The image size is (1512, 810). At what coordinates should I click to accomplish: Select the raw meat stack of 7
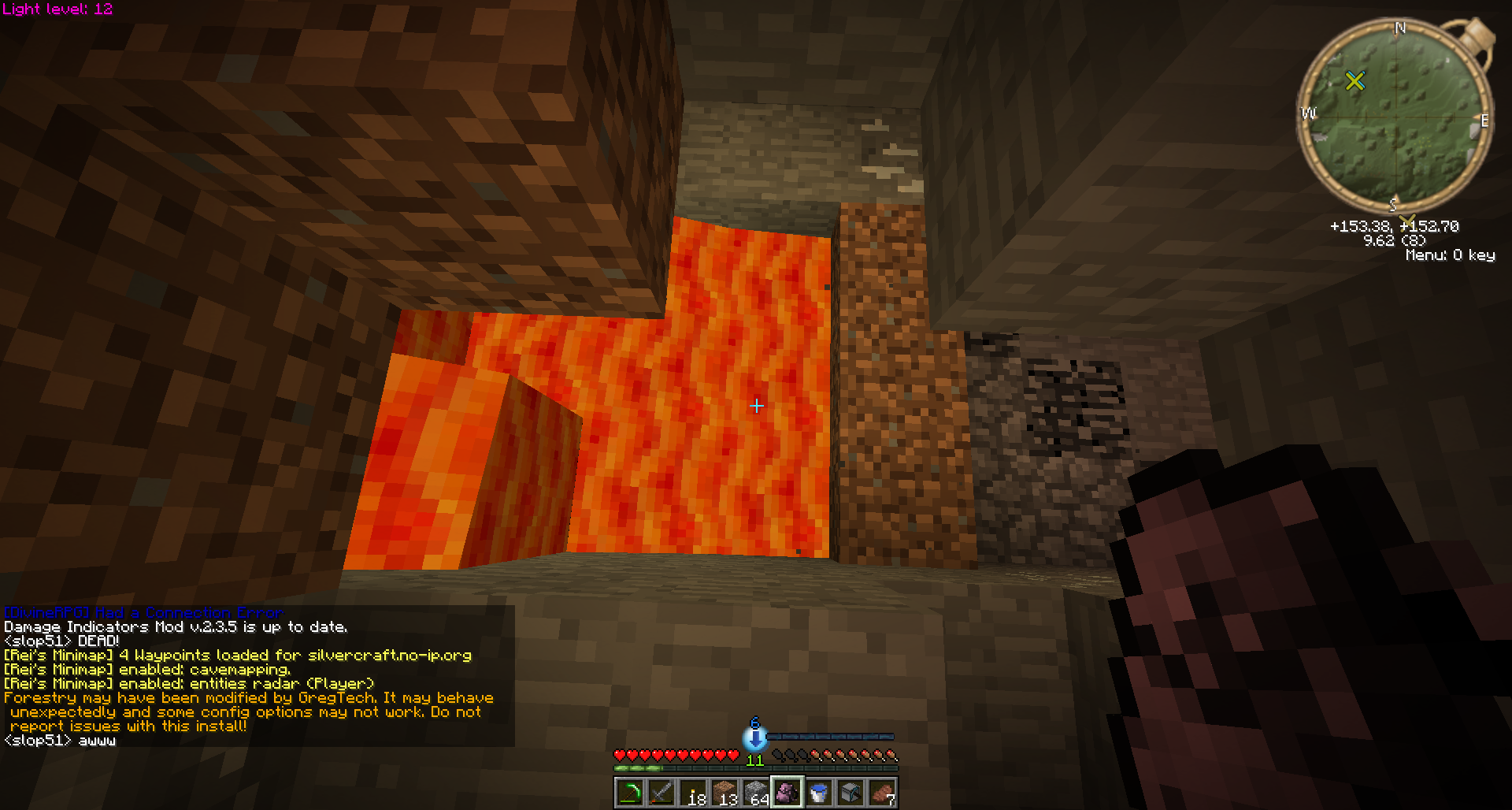881,793
